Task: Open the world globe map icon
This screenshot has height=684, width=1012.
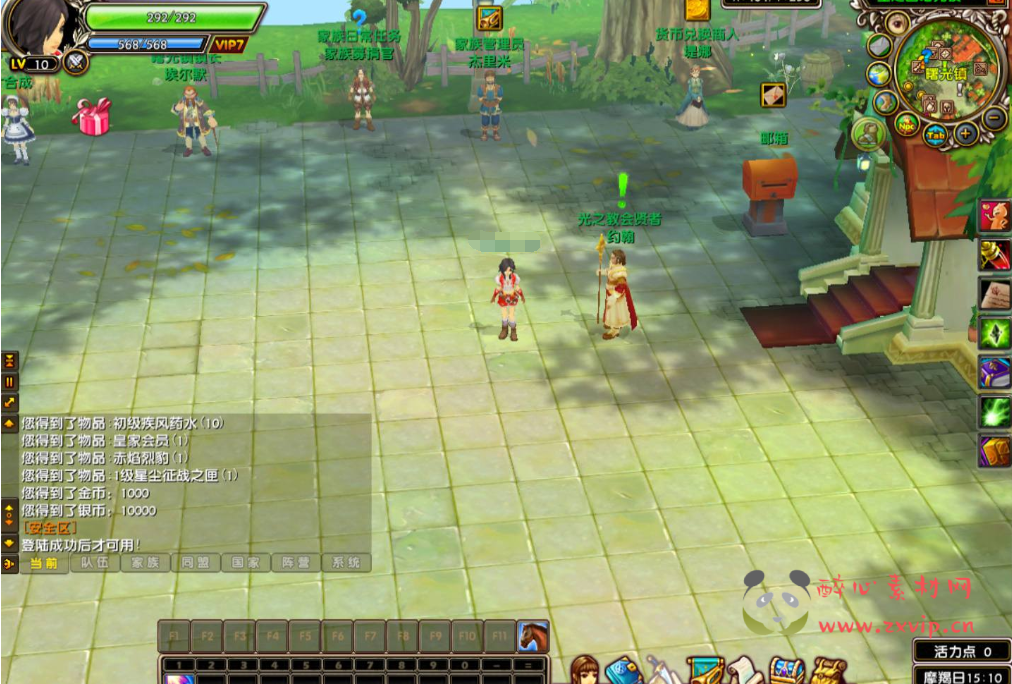Action: tap(879, 74)
